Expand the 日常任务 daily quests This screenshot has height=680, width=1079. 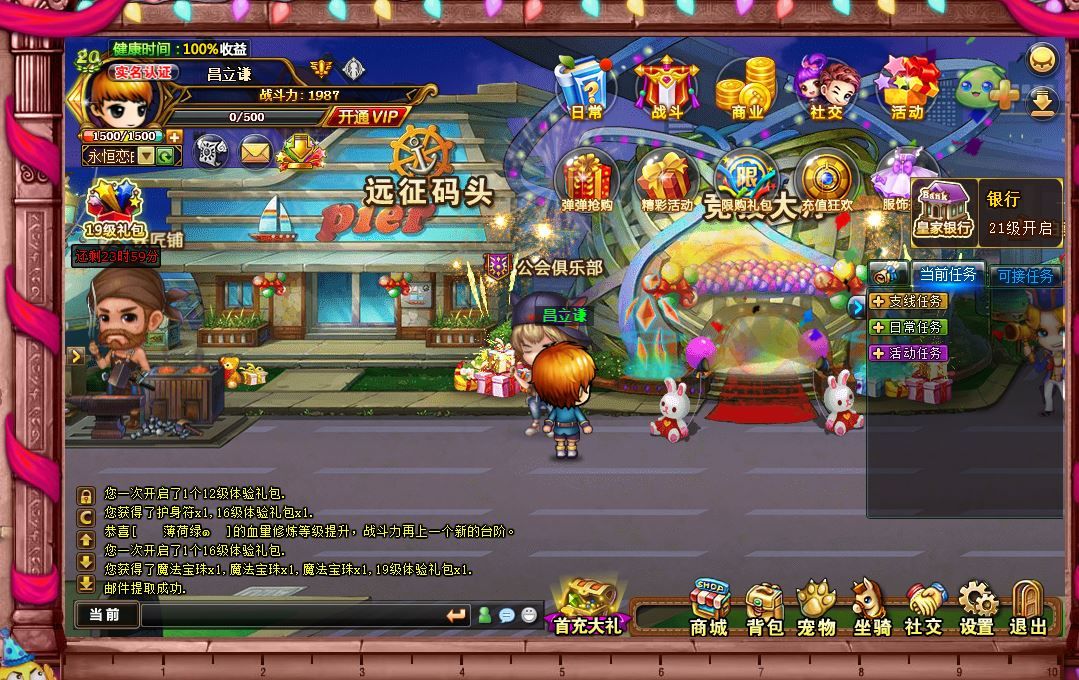908,327
